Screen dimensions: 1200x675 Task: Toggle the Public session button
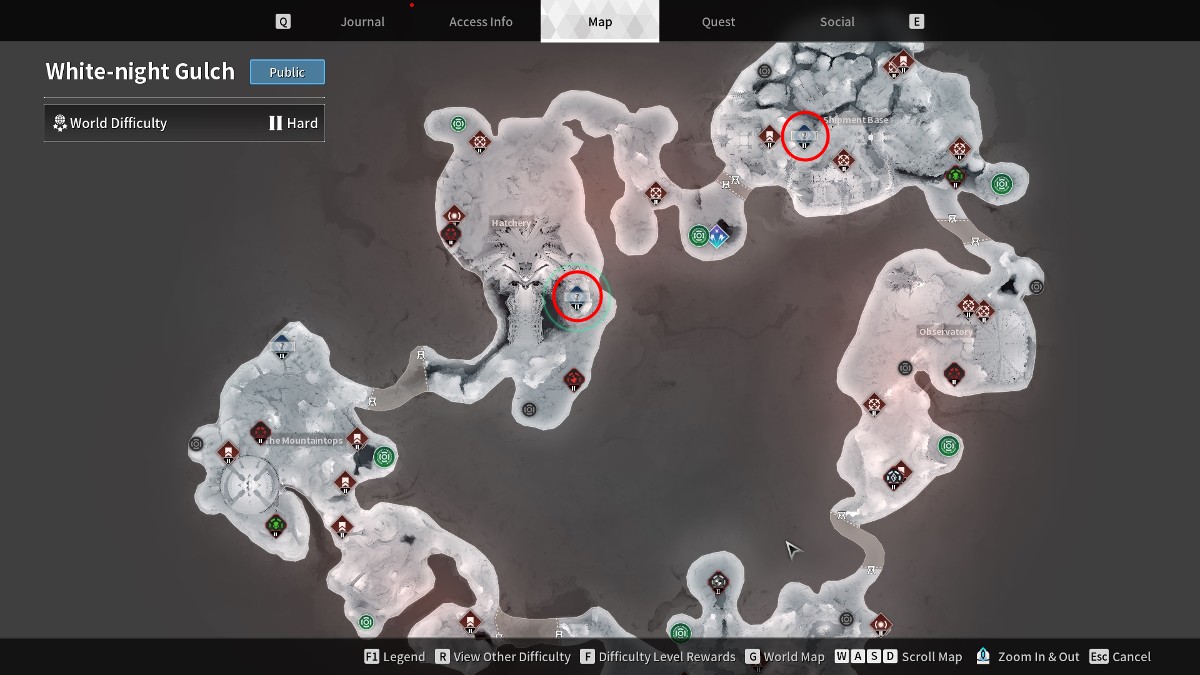287,72
